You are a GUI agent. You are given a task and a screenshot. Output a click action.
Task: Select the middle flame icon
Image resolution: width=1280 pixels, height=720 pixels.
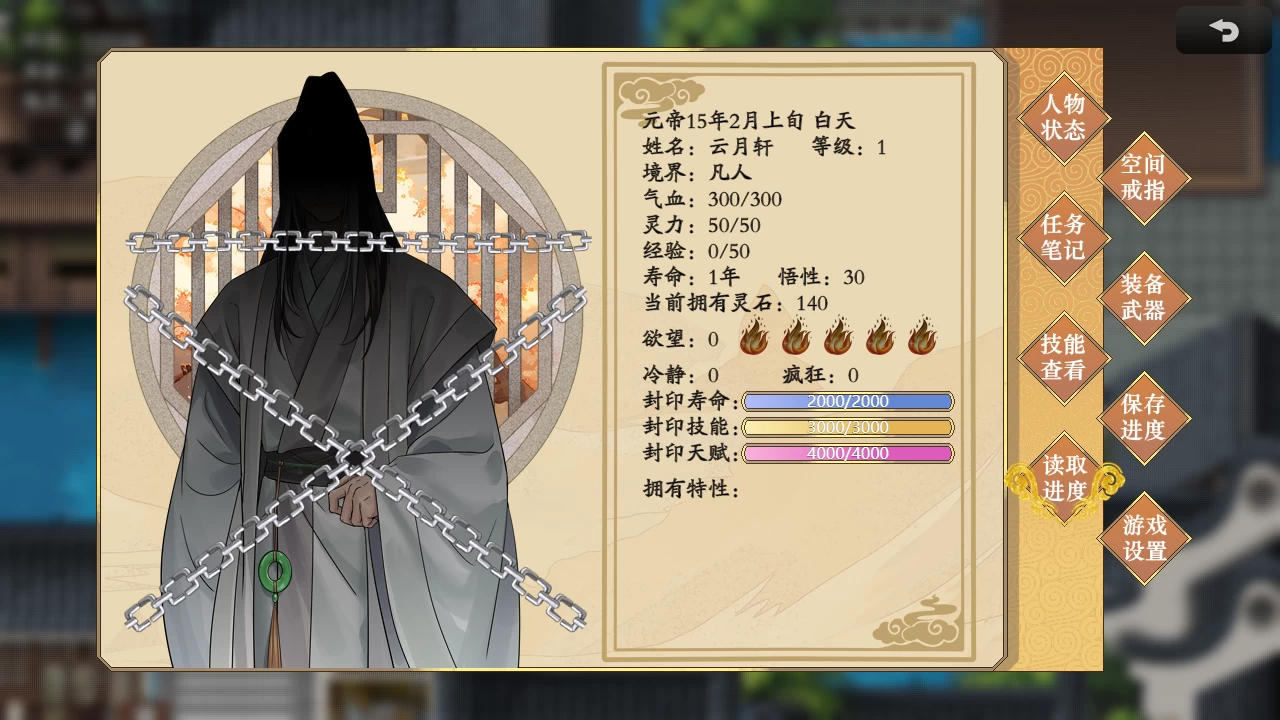(838, 338)
